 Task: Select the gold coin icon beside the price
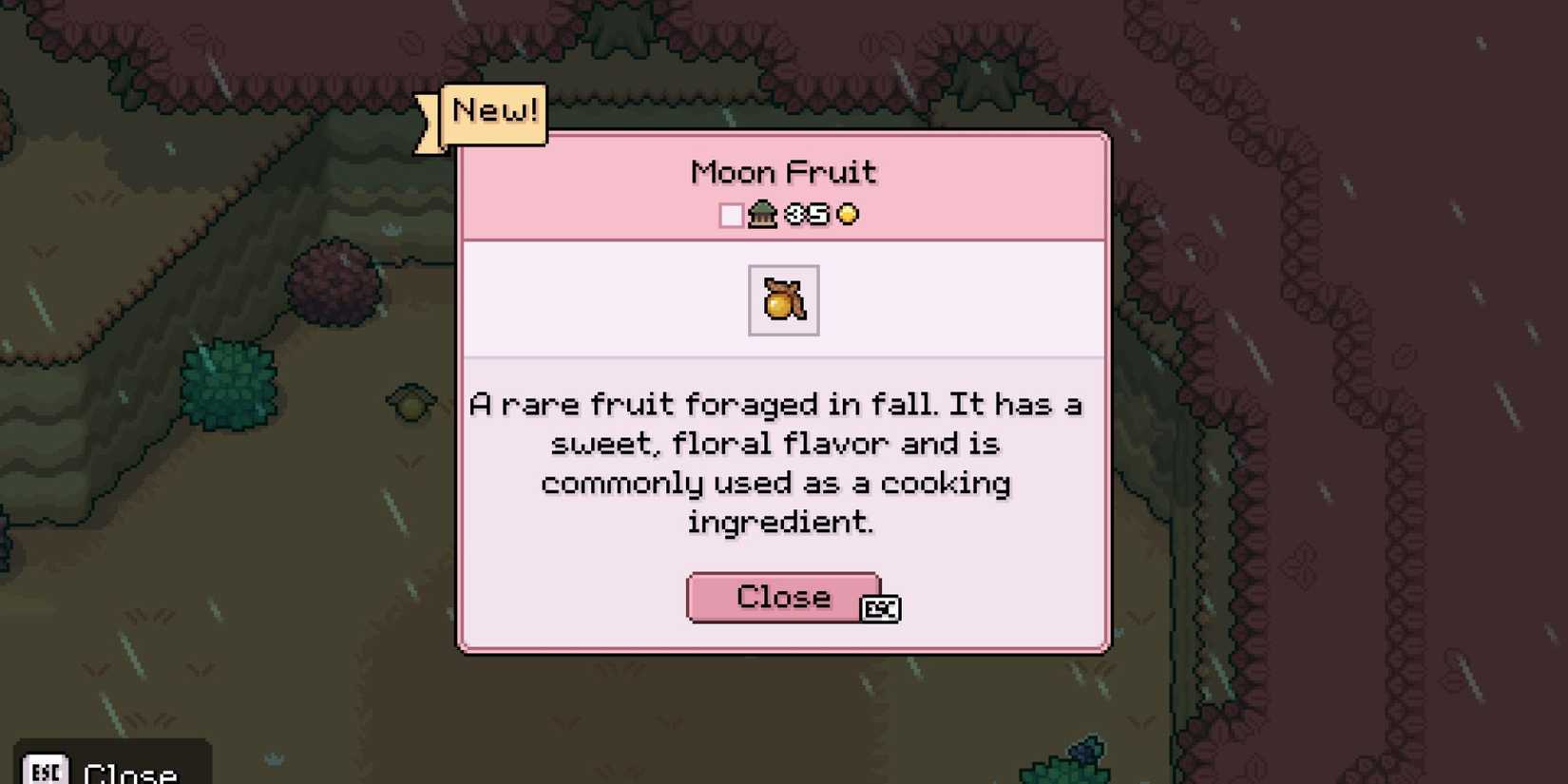(846, 215)
